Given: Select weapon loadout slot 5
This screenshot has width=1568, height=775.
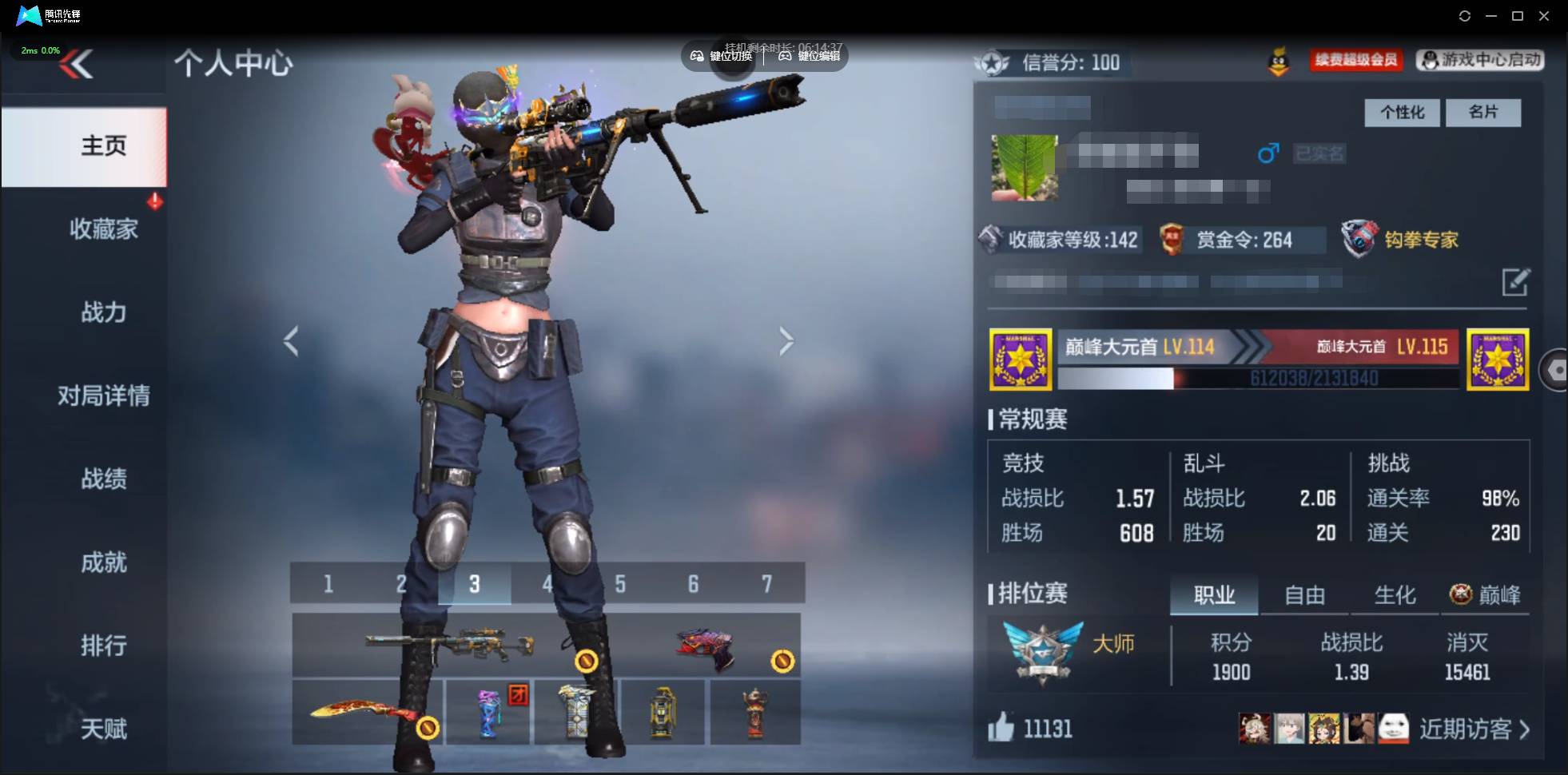Looking at the screenshot, I should [x=619, y=584].
